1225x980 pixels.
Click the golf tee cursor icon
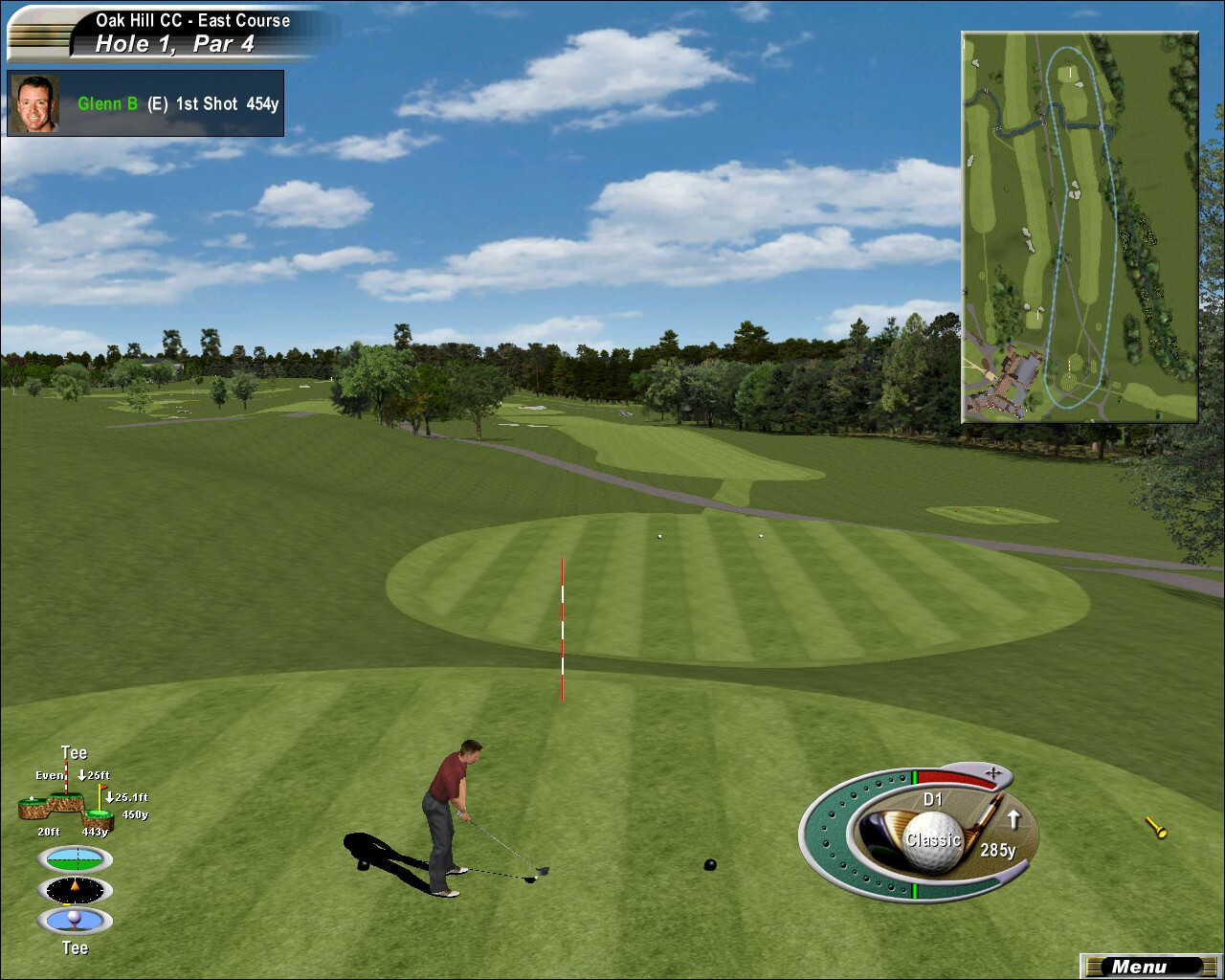coord(1156,828)
